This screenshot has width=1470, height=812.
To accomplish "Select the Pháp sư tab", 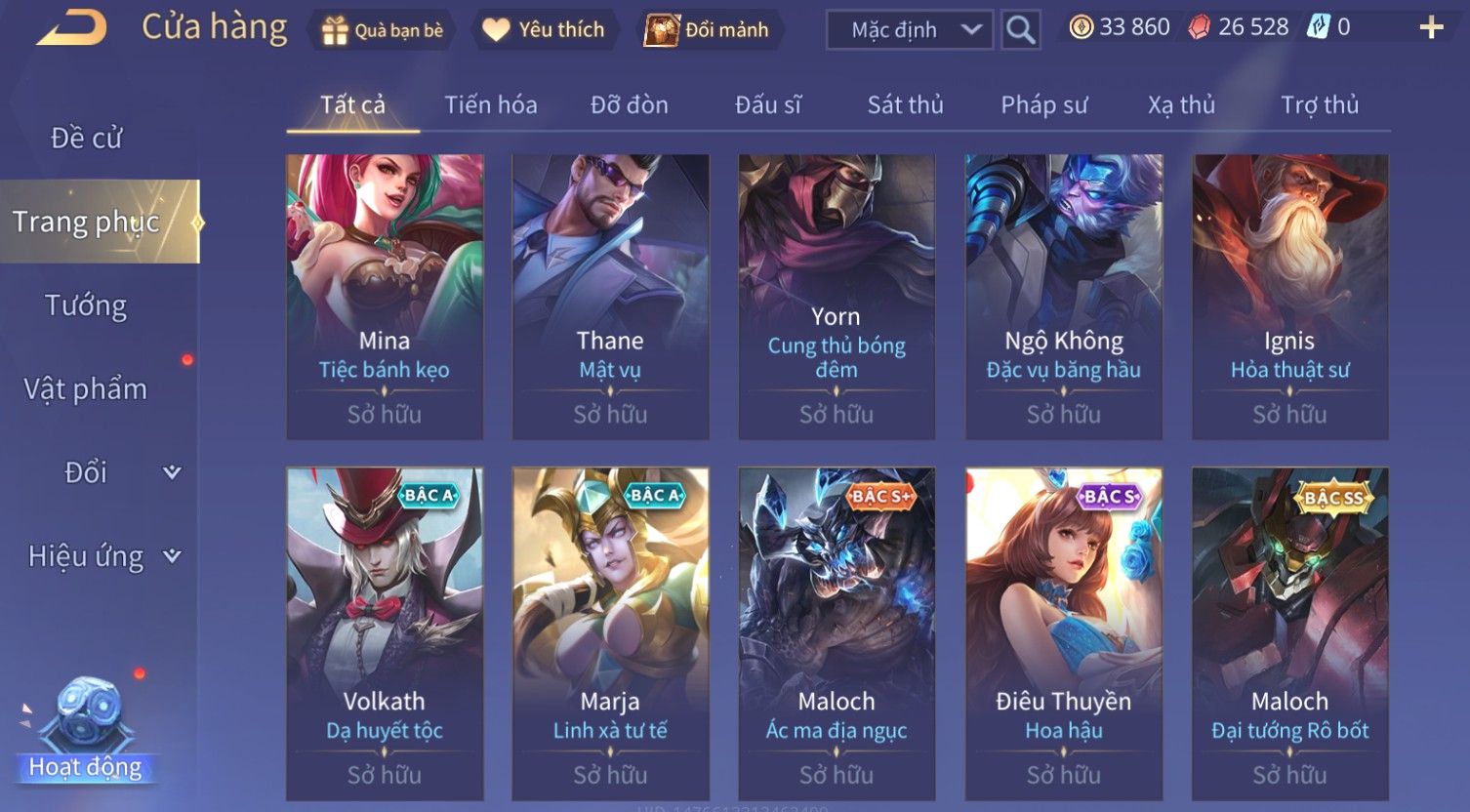I will point(1043,104).
